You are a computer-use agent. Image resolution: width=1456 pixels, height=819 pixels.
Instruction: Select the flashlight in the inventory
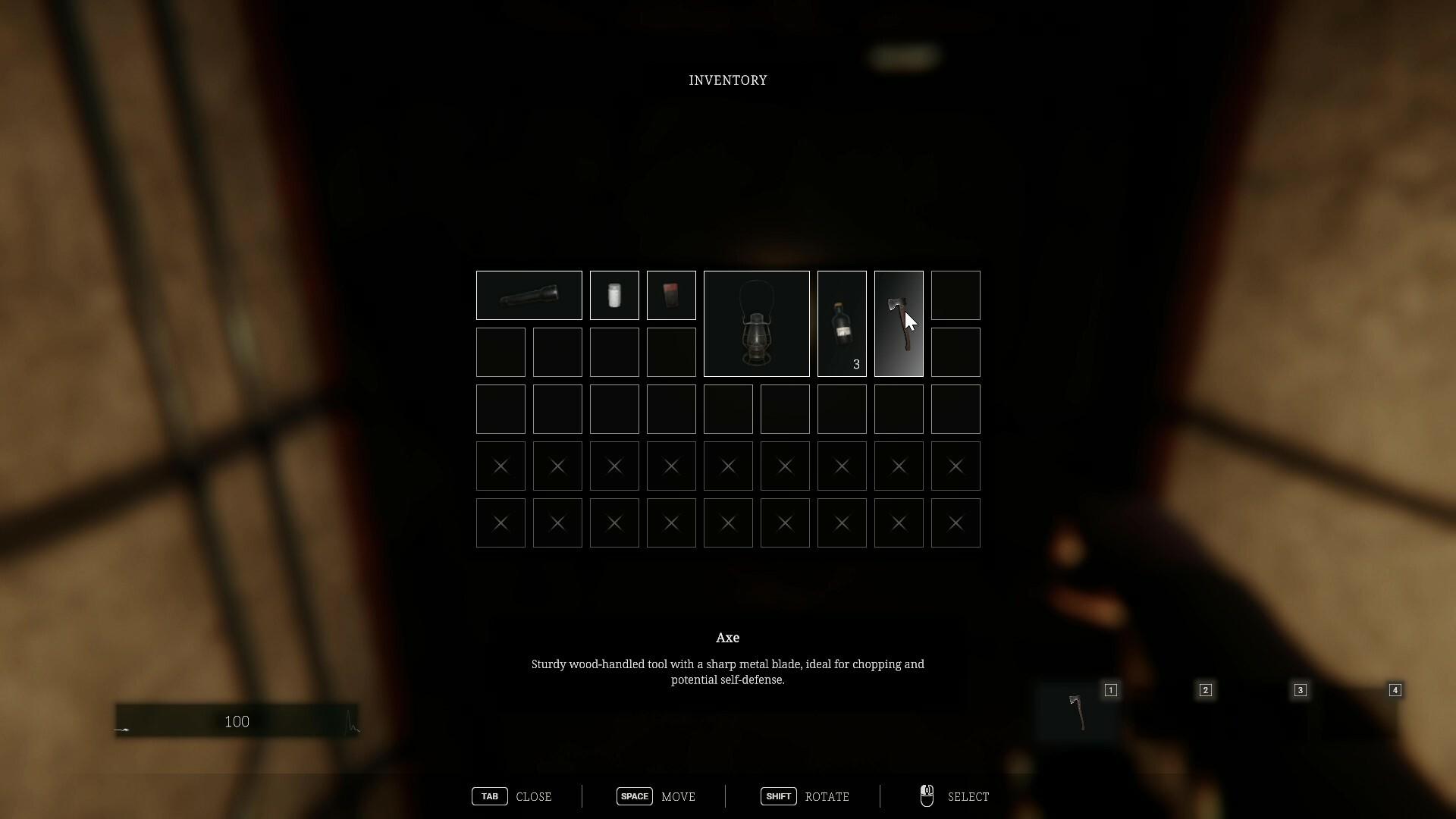click(528, 295)
